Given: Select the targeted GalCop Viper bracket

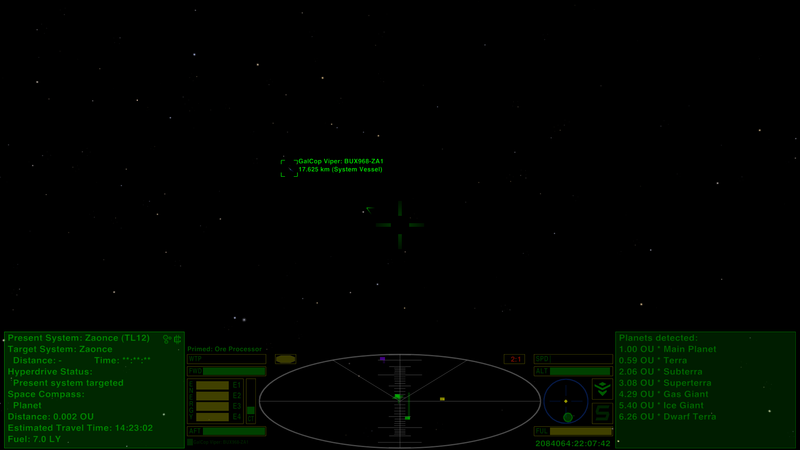Looking at the screenshot, I should pyautogui.click(x=290, y=168).
